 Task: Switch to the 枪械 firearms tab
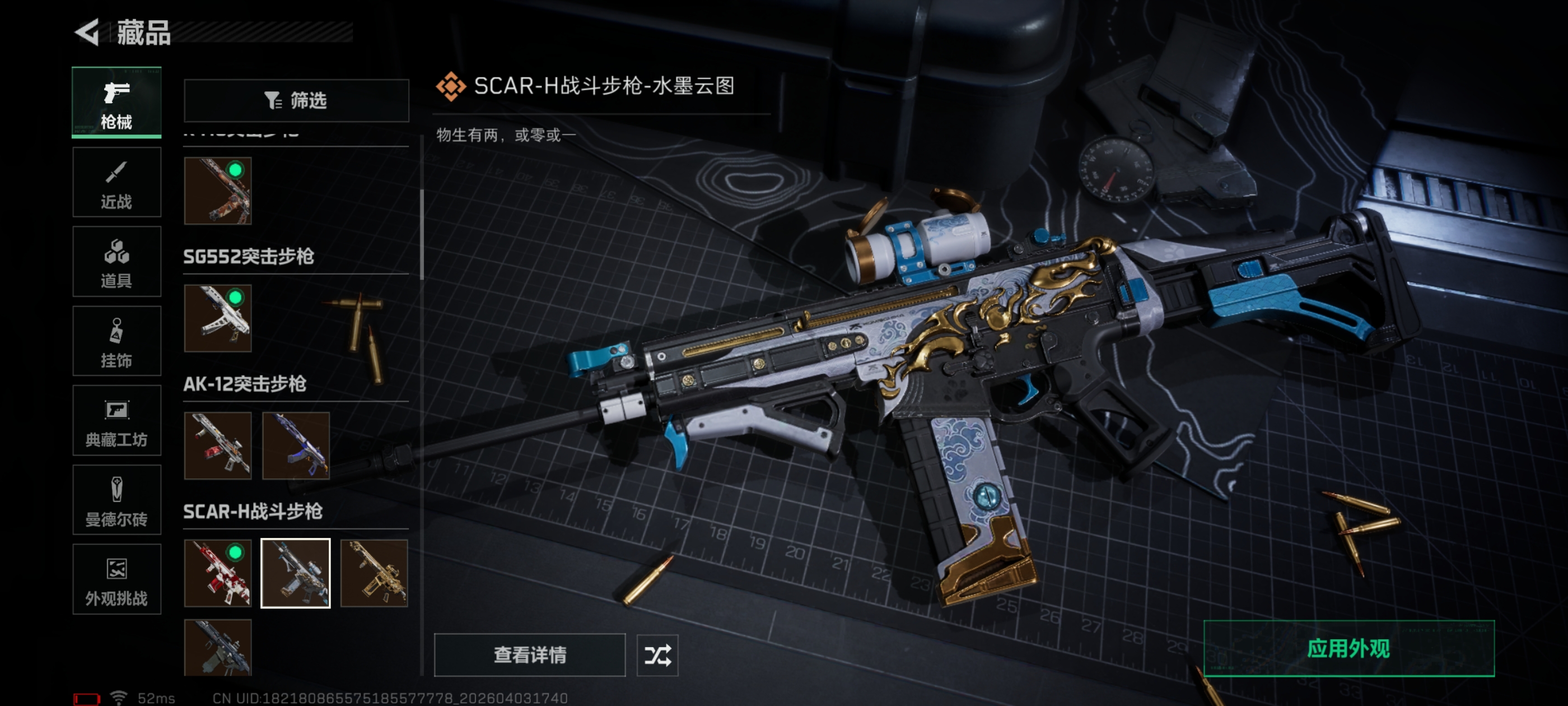click(116, 103)
